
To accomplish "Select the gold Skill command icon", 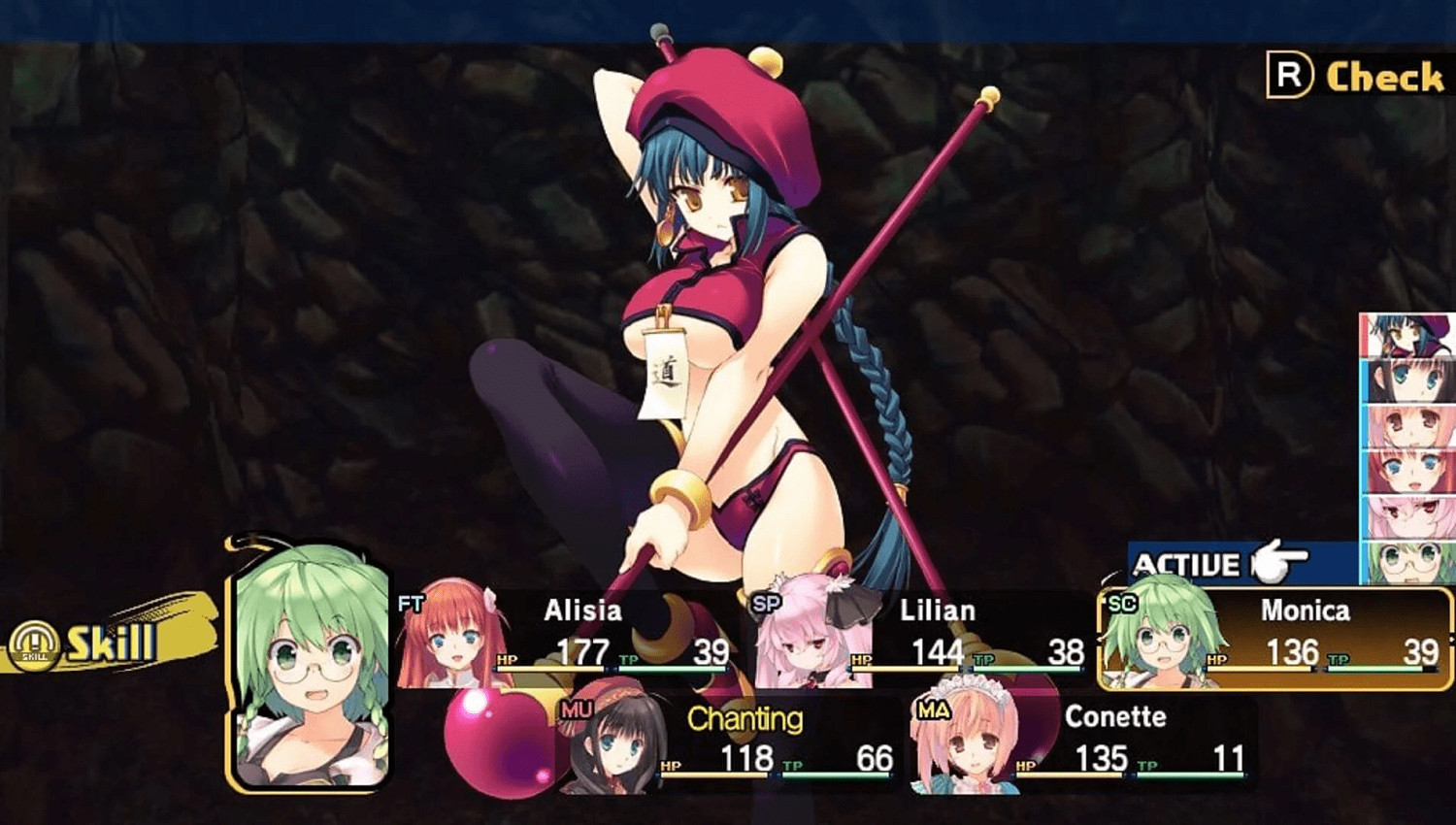I will [x=36, y=643].
